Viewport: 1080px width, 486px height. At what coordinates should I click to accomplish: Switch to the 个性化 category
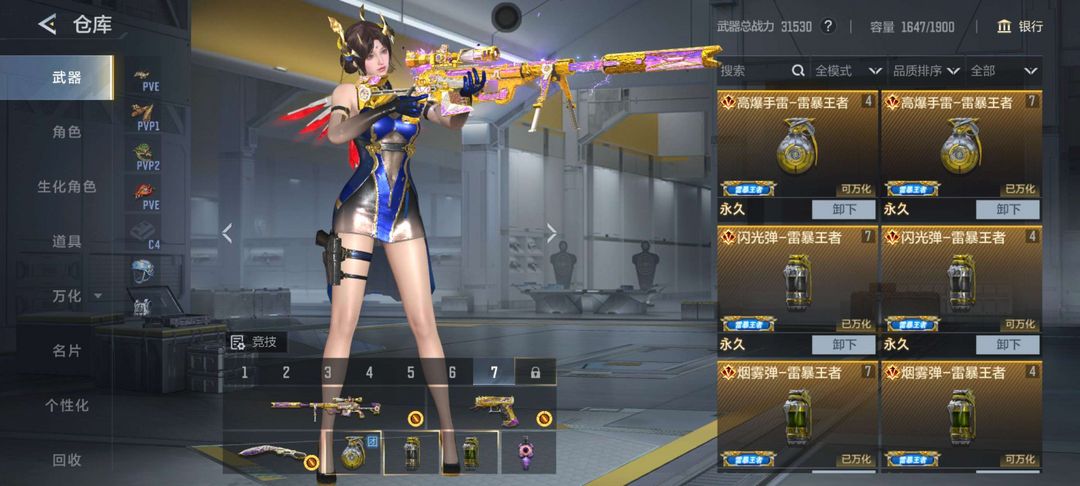[x=67, y=405]
